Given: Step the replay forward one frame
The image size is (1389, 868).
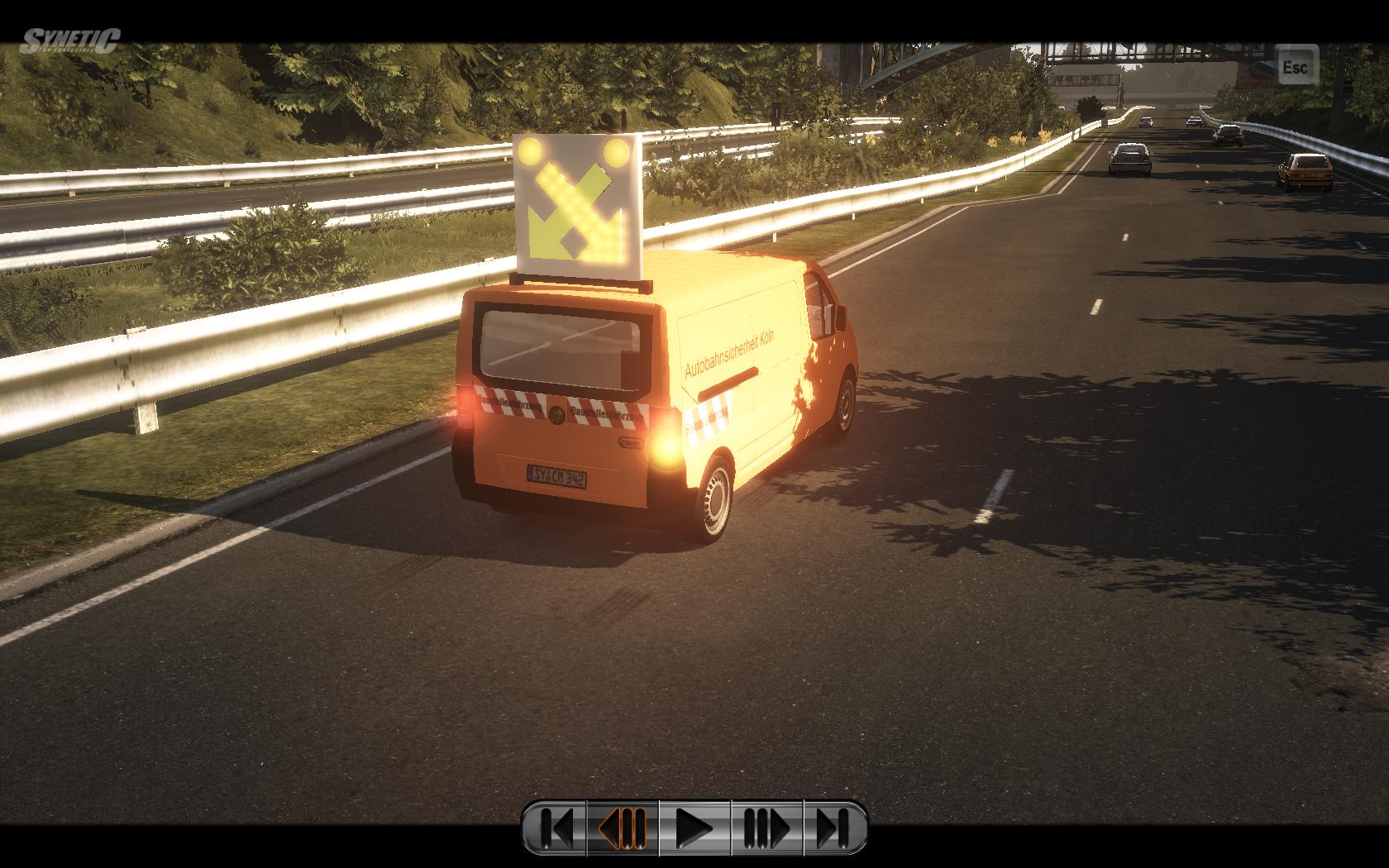Looking at the screenshot, I should tap(766, 827).
